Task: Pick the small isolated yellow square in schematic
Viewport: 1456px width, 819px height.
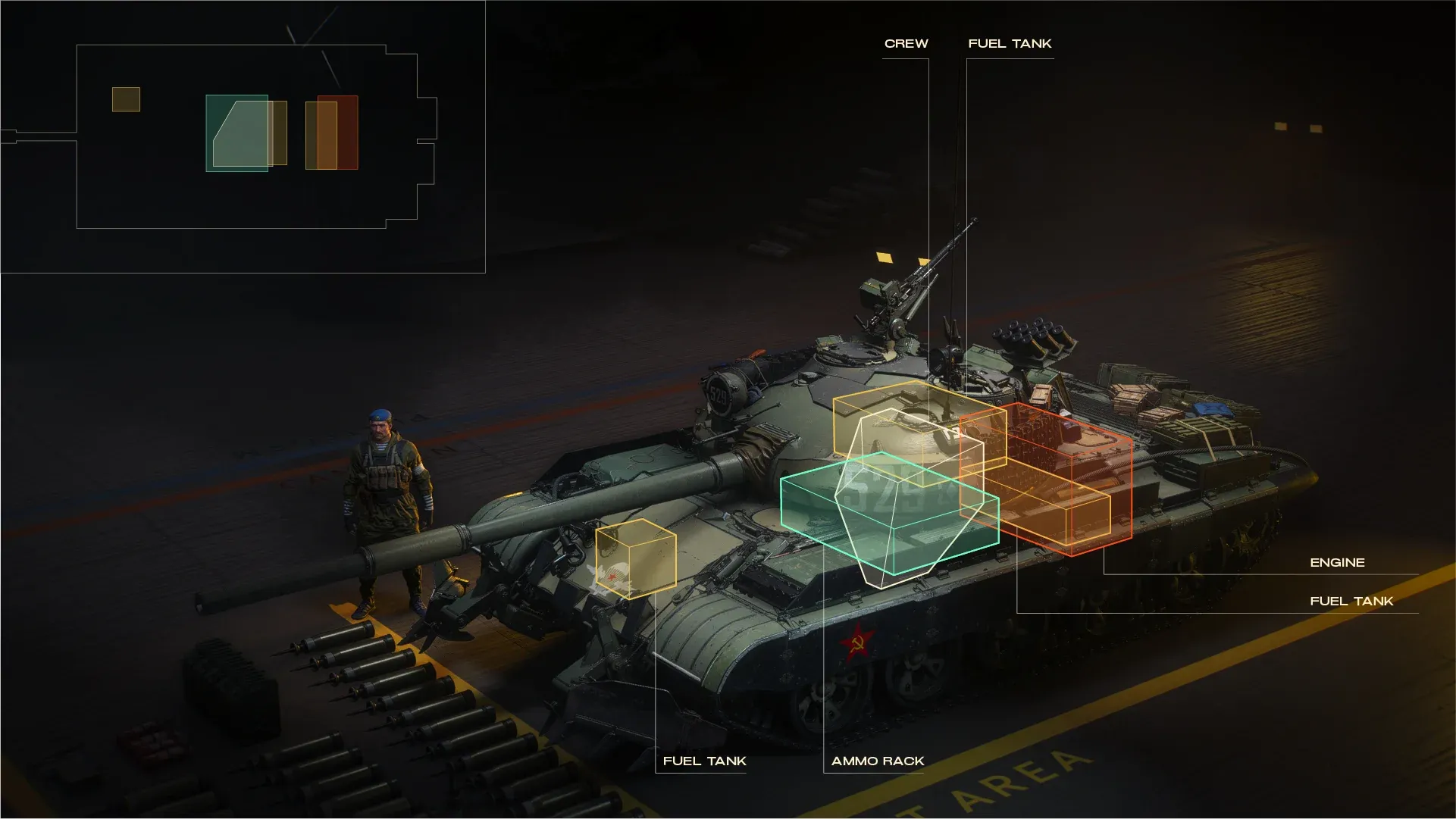Action: (126, 100)
